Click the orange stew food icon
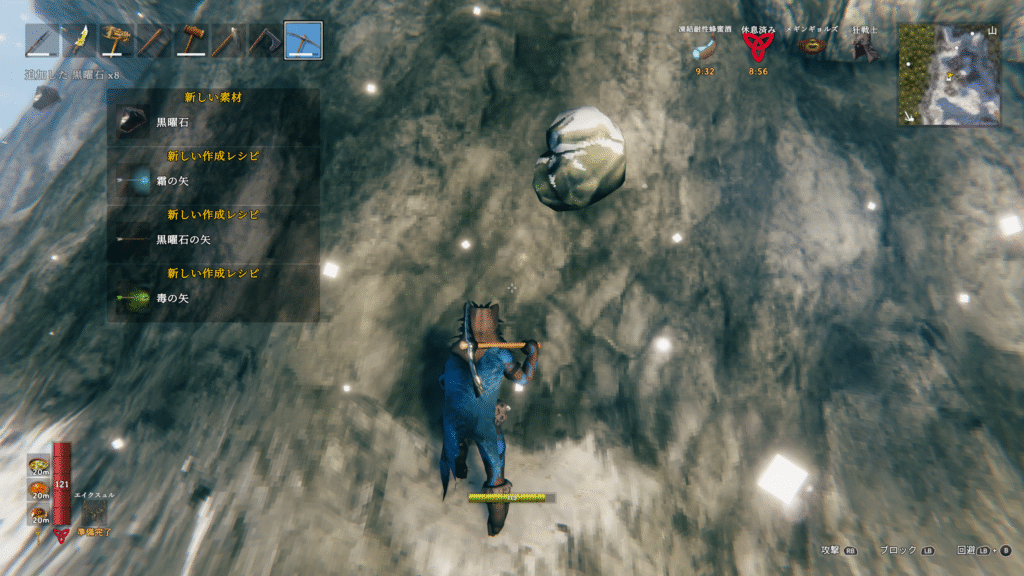Viewport: 1024px width, 576px height. [40, 490]
